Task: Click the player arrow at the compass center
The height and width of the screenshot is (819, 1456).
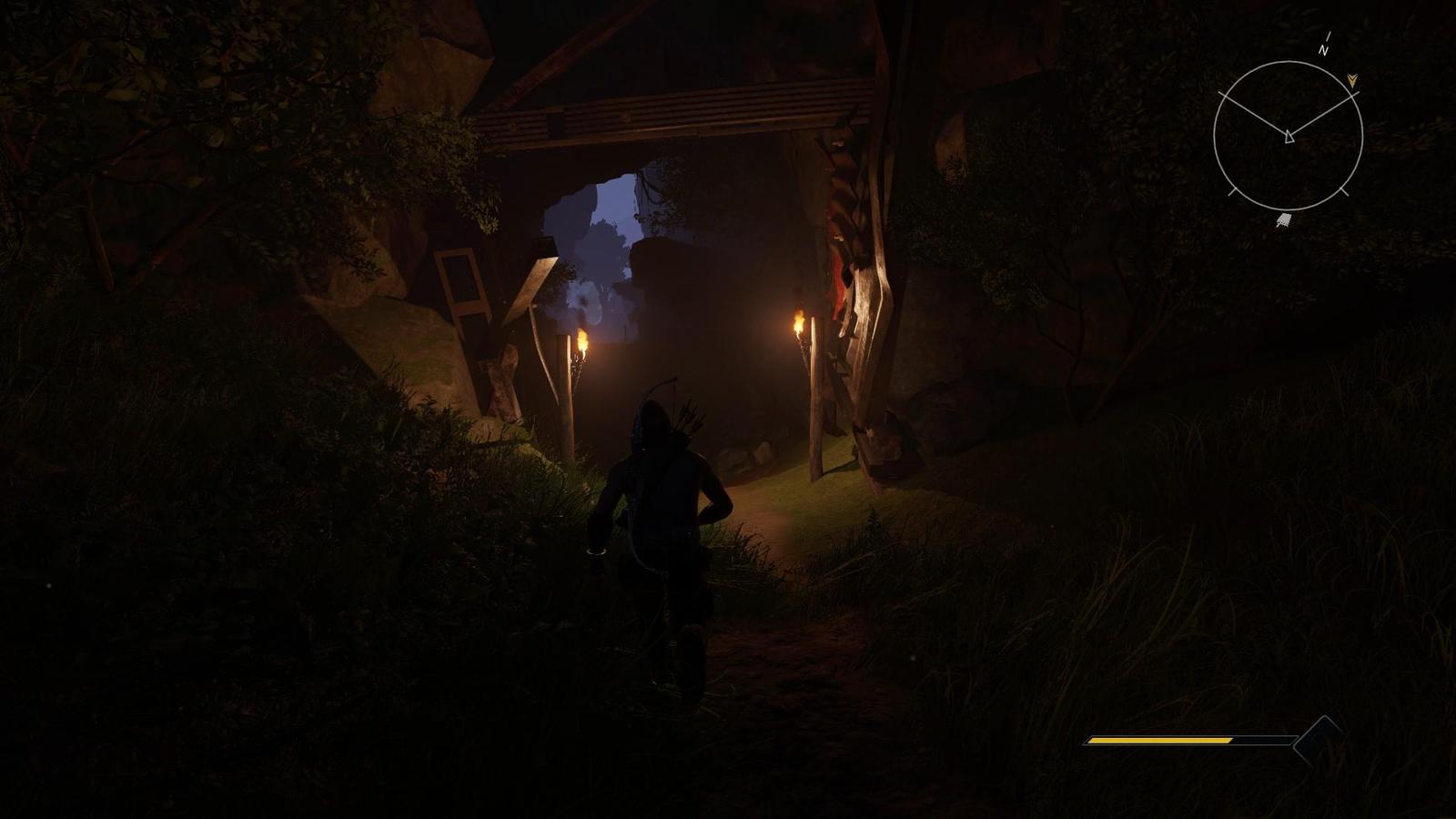Action: click(1289, 137)
